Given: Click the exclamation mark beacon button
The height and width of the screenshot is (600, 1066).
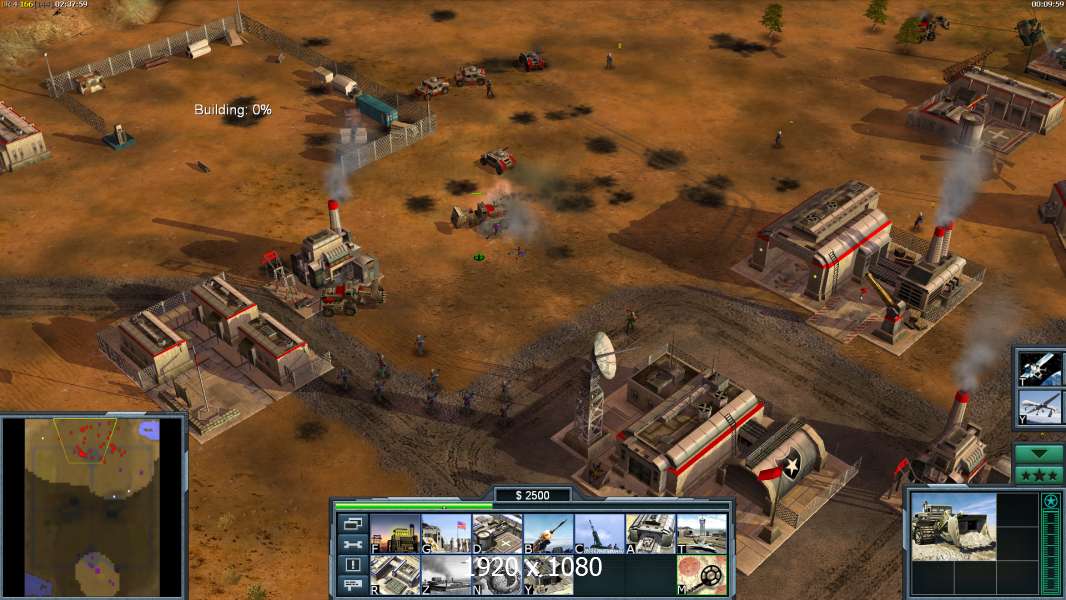Looking at the screenshot, I should (x=352, y=565).
